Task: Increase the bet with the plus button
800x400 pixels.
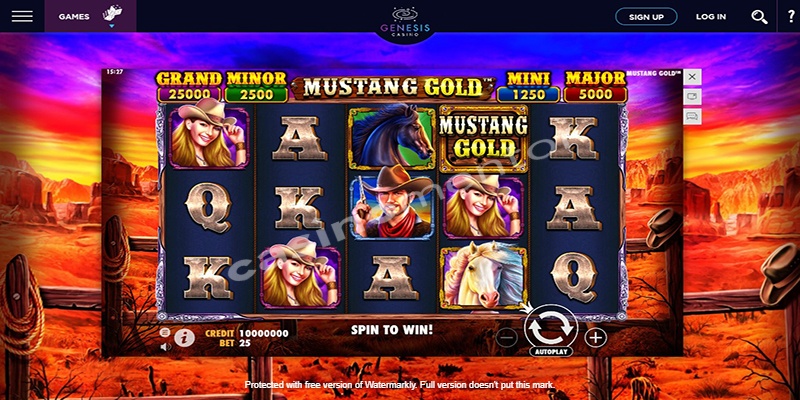Action: [596, 337]
